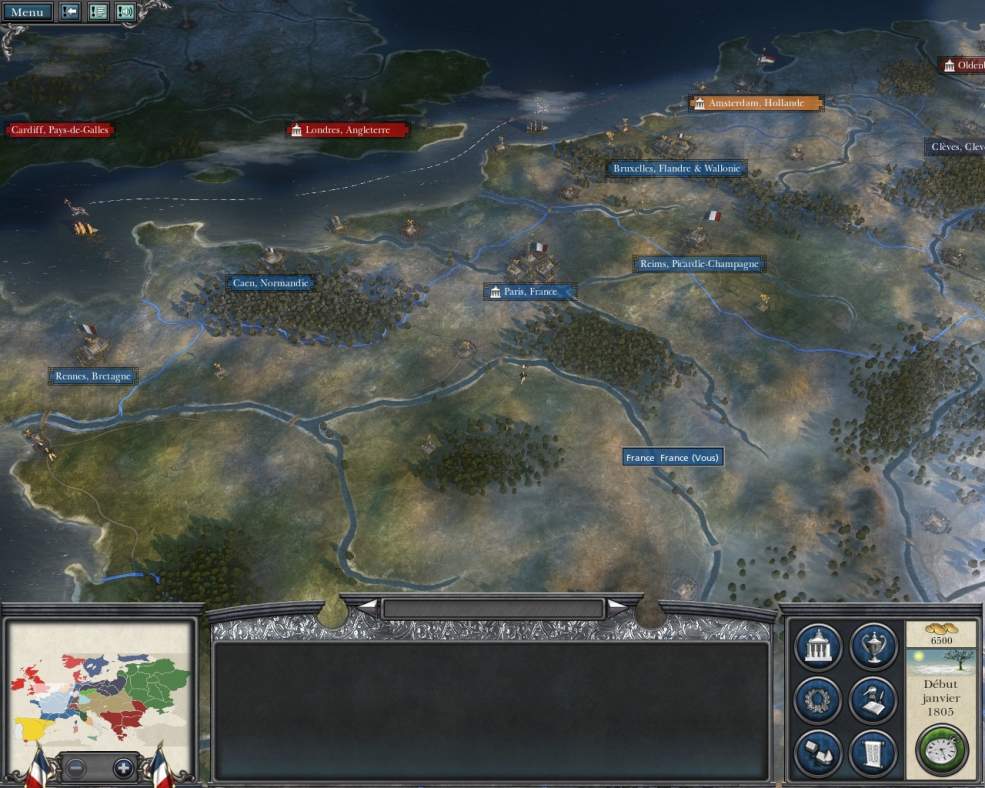This screenshot has height=788, width=985.
Task: Open the houses building list panel
Action: 817,753
